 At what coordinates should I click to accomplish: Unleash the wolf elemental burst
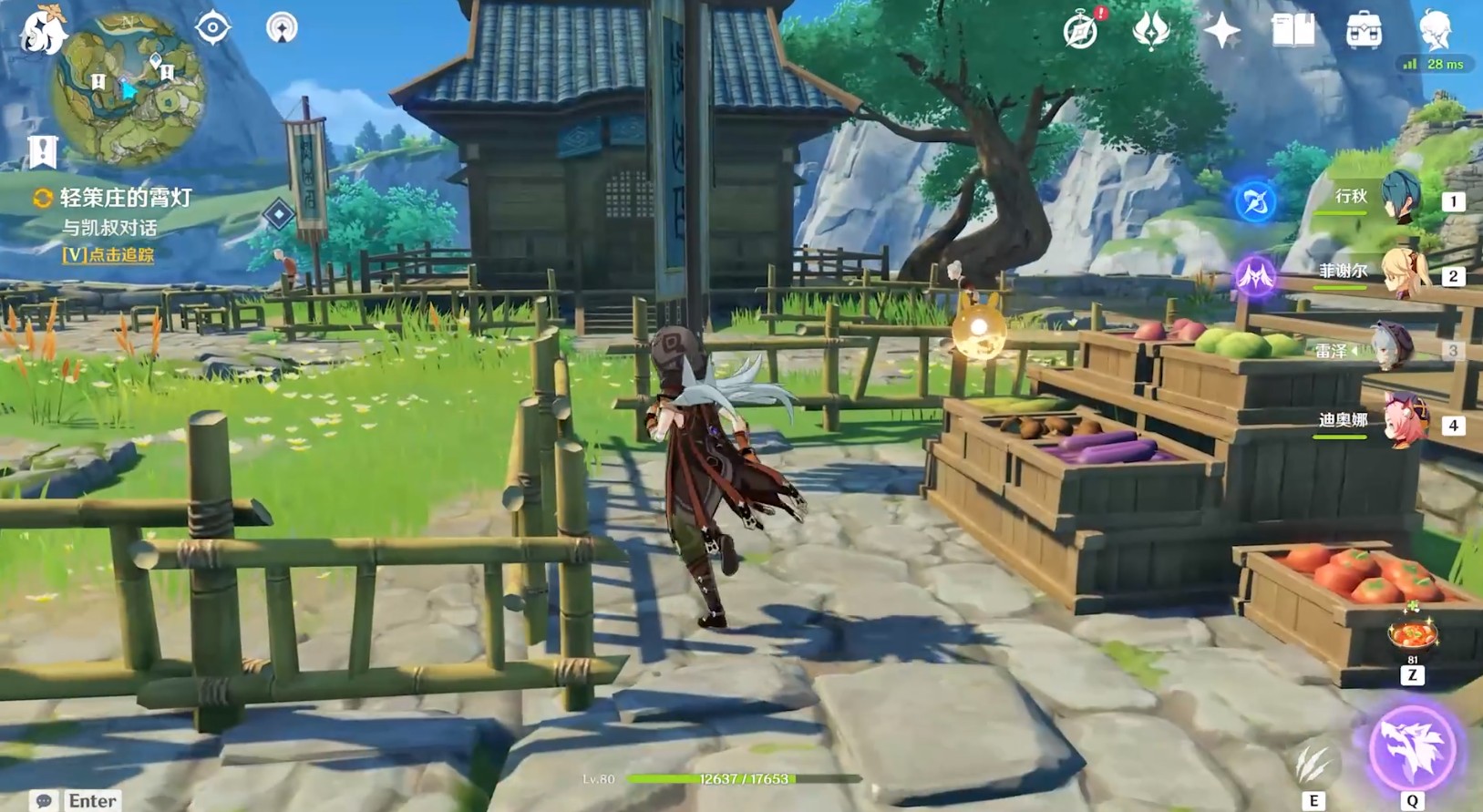click(1412, 748)
